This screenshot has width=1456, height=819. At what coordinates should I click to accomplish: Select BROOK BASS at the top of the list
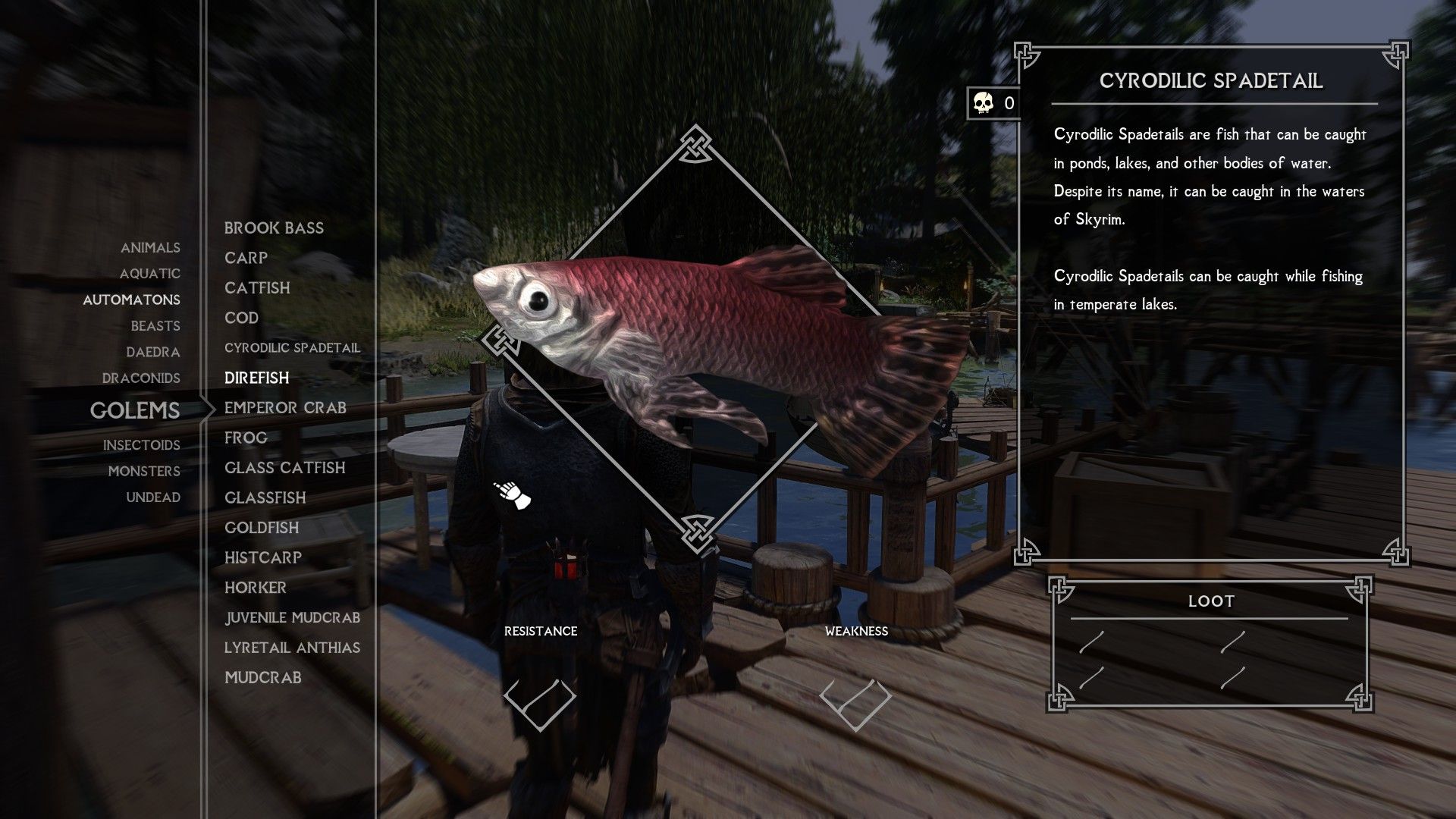pyautogui.click(x=273, y=227)
